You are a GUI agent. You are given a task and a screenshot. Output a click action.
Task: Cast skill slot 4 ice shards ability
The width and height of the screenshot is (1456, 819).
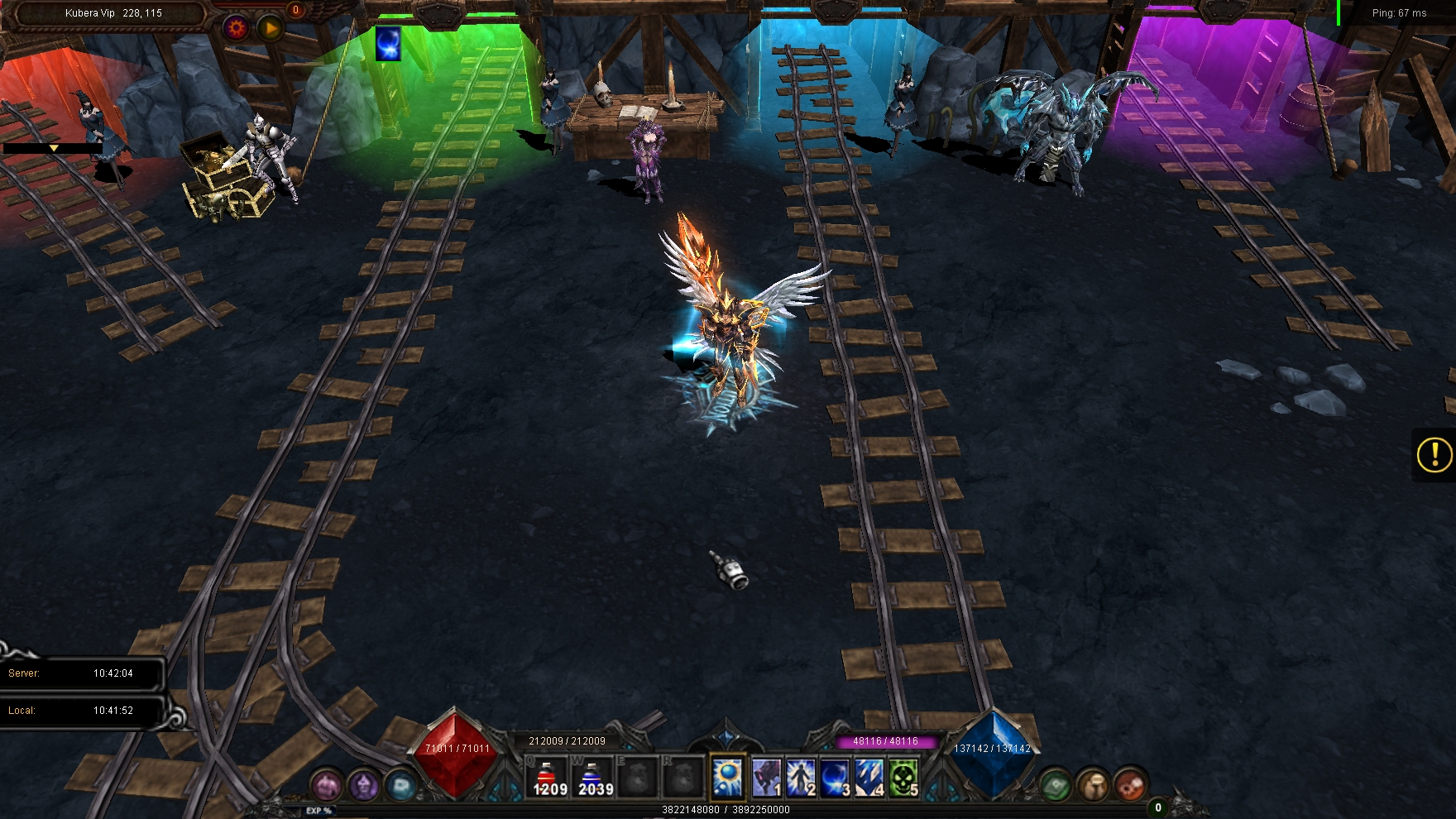click(869, 778)
